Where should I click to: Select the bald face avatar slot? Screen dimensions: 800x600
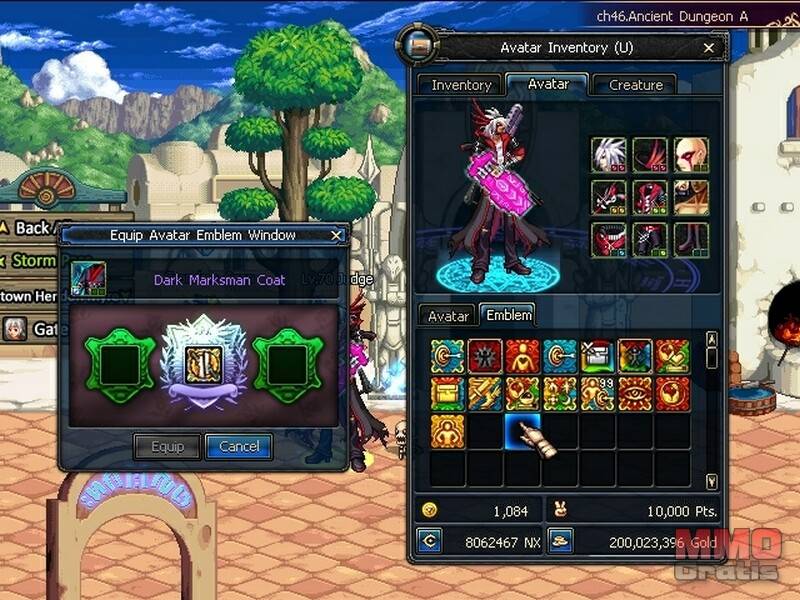click(690, 156)
